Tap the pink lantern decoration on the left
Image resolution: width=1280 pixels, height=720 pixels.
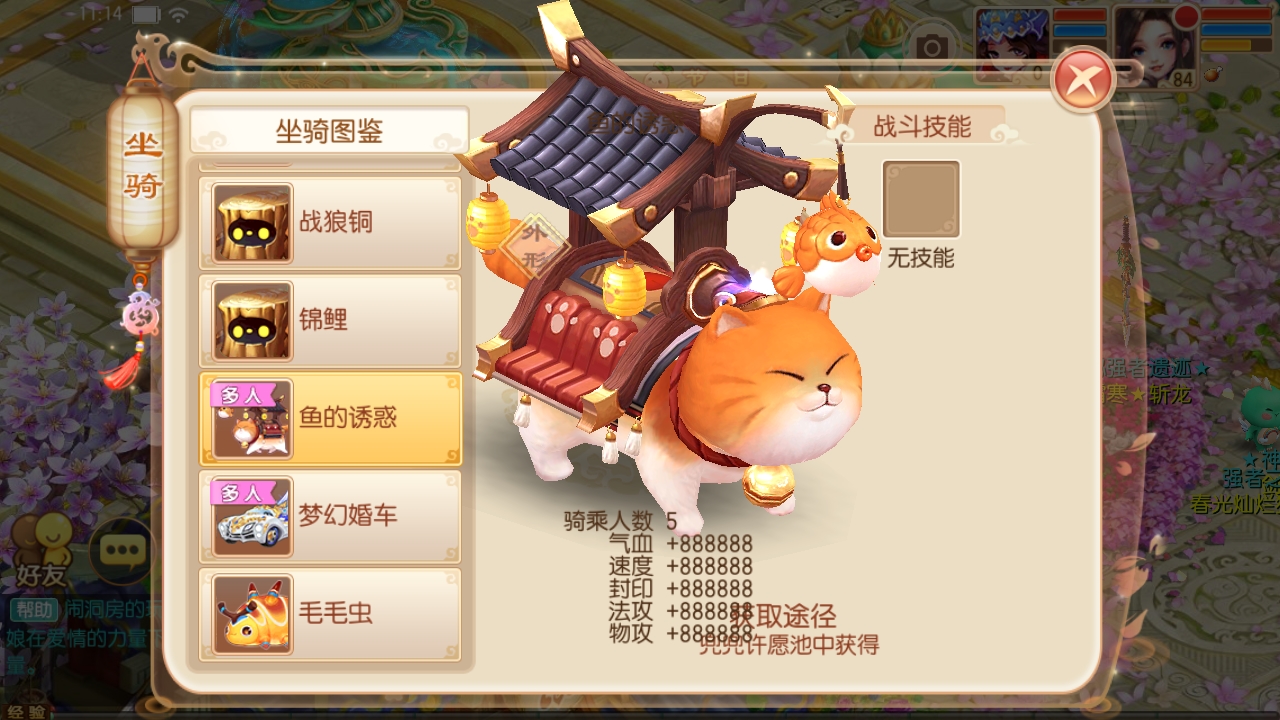click(142, 313)
